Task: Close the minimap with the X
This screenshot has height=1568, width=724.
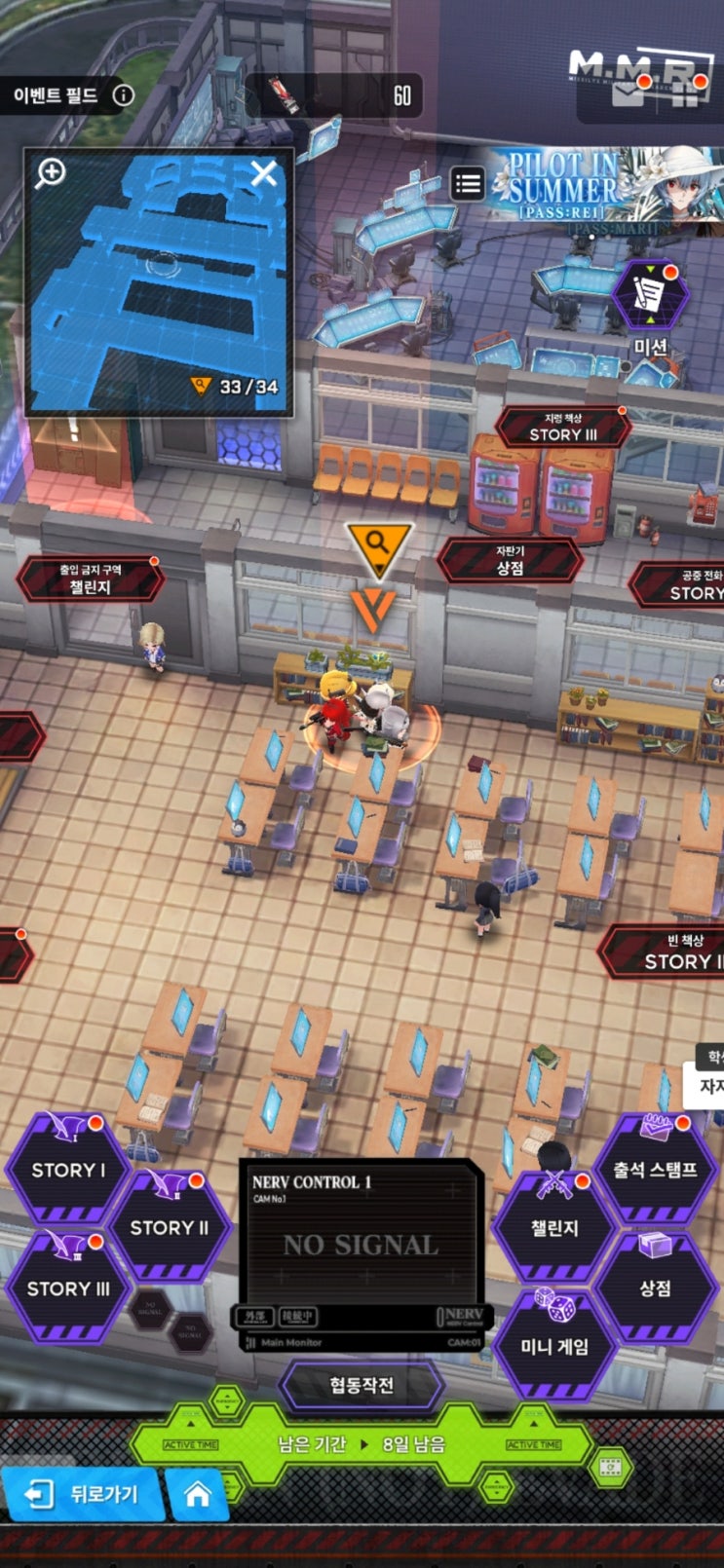Action: tap(263, 174)
